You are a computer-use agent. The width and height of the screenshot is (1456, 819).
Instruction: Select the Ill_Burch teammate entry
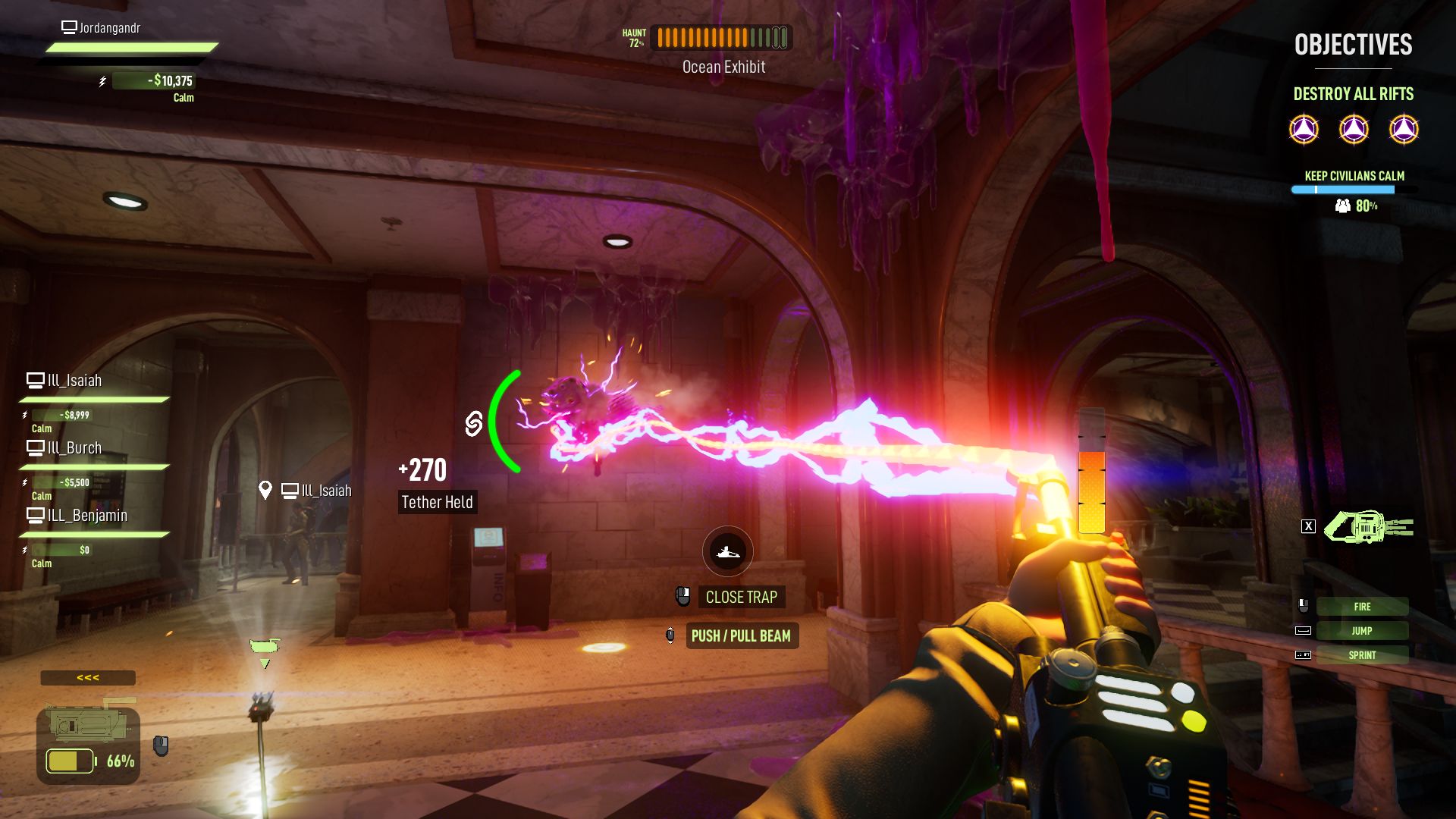point(74,448)
